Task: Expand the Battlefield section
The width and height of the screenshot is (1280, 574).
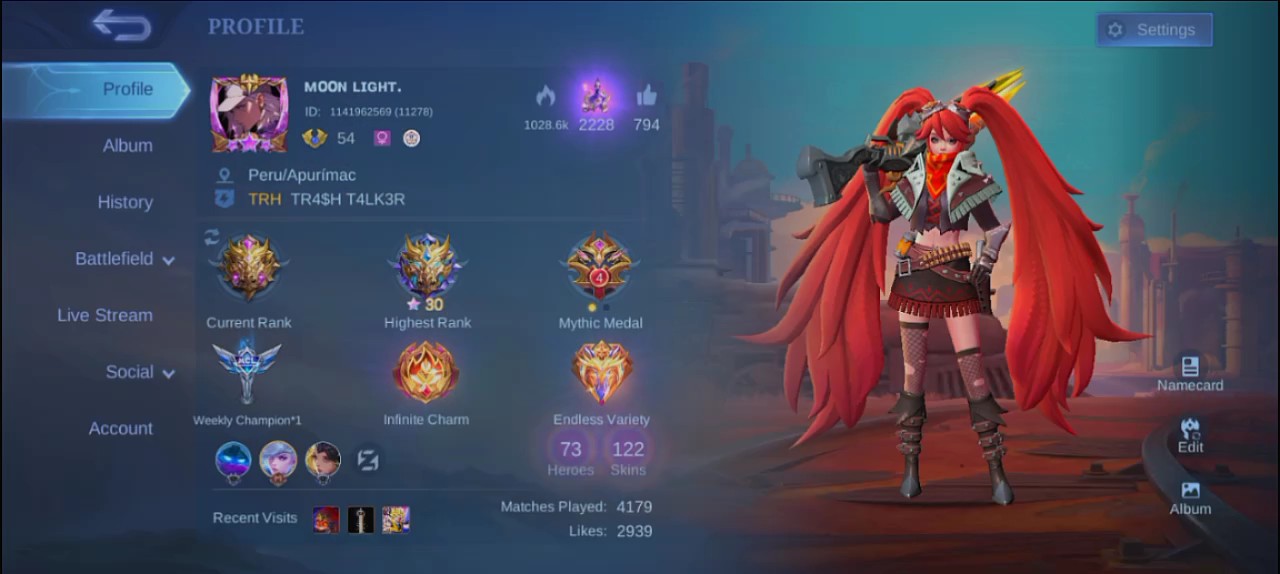Action: (124, 259)
